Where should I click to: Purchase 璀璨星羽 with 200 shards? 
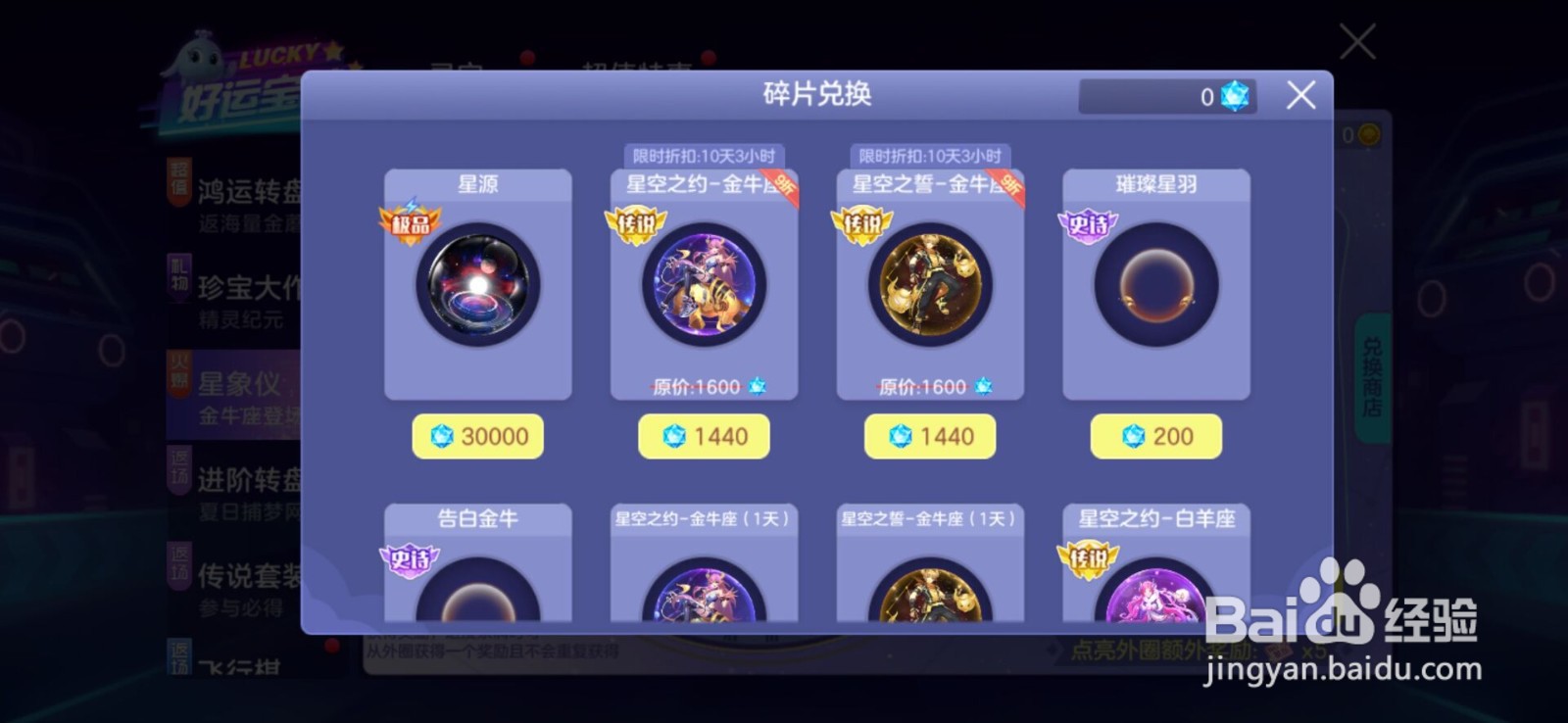[x=1156, y=435]
